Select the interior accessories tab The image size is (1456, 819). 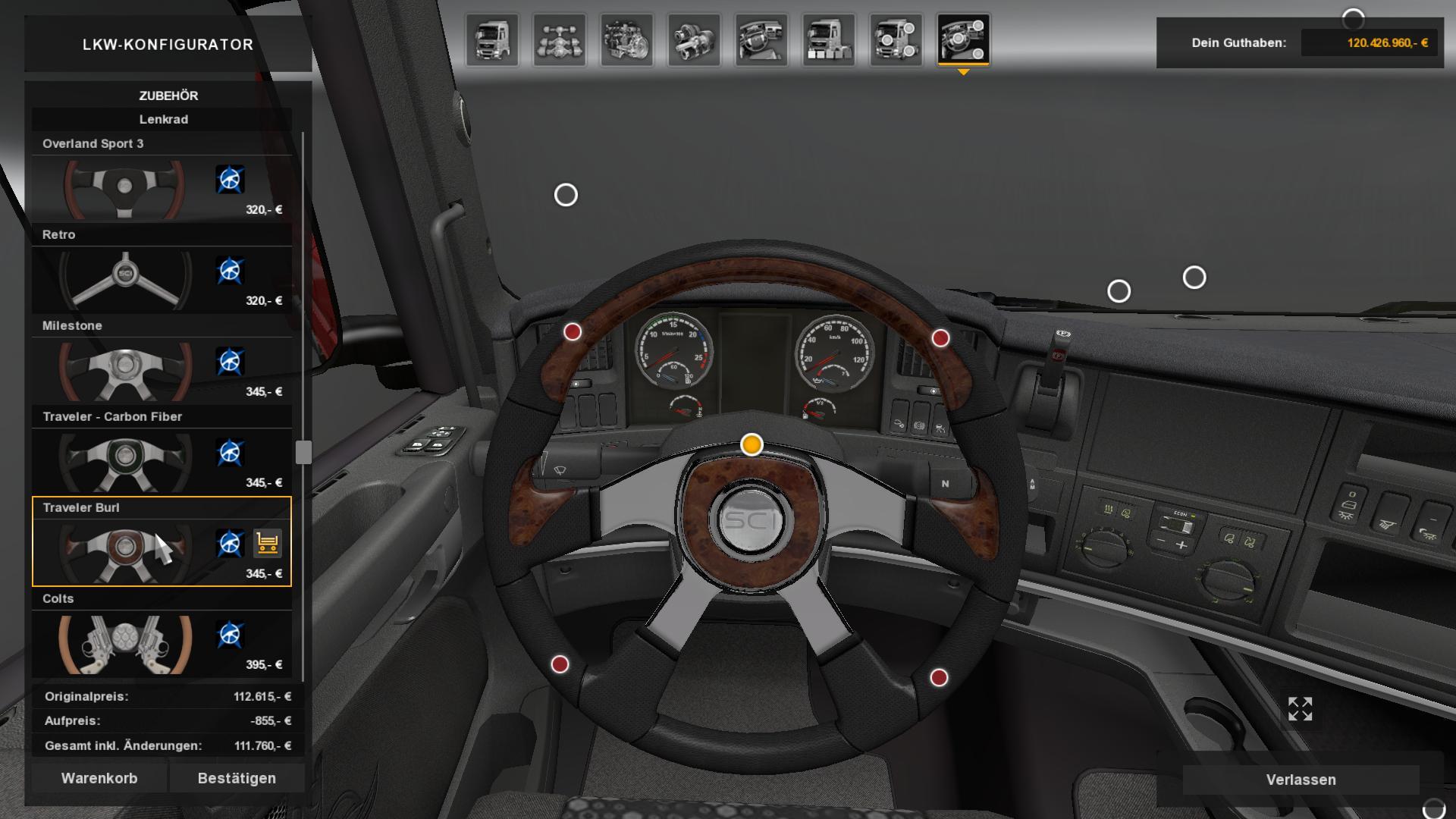click(963, 39)
